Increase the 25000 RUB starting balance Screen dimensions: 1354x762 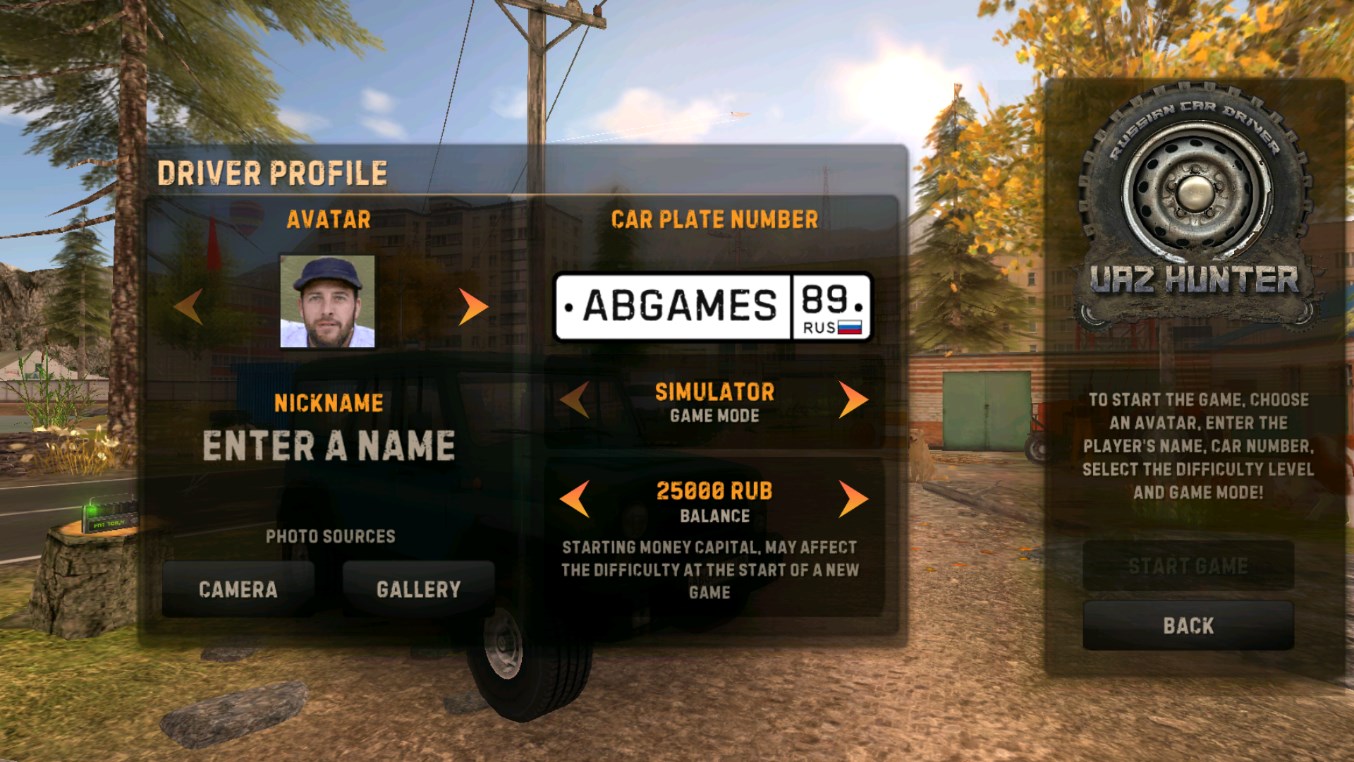click(852, 498)
